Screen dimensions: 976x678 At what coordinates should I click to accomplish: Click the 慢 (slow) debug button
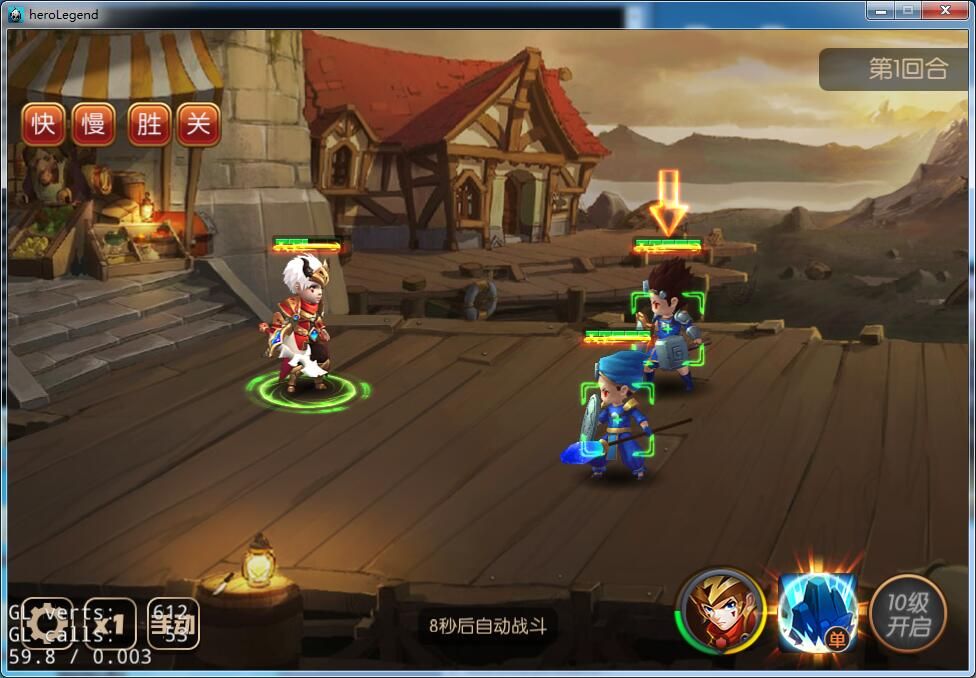pos(94,124)
